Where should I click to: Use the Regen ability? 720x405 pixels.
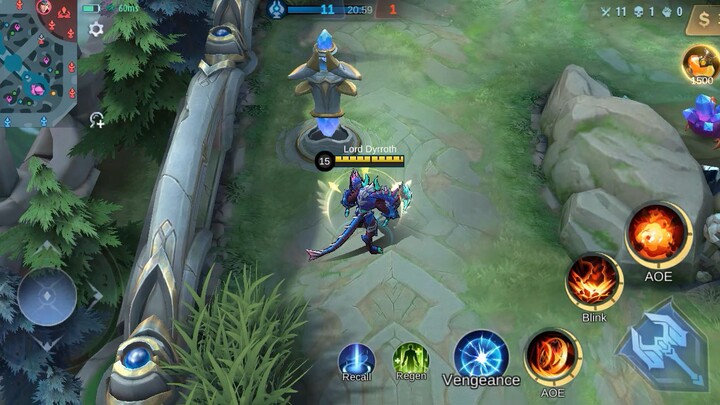411,358
